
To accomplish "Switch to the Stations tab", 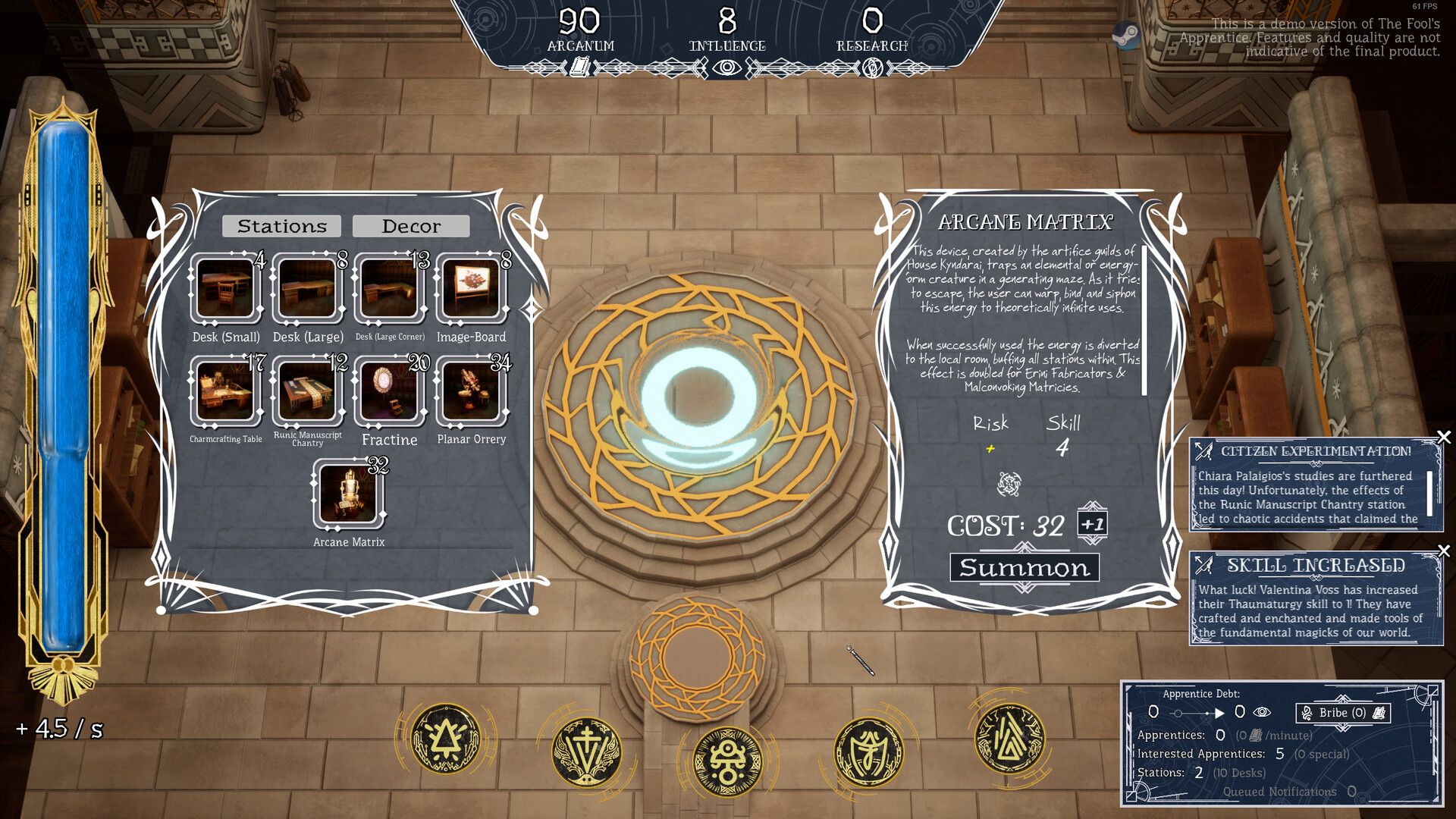I will [282, 225].
